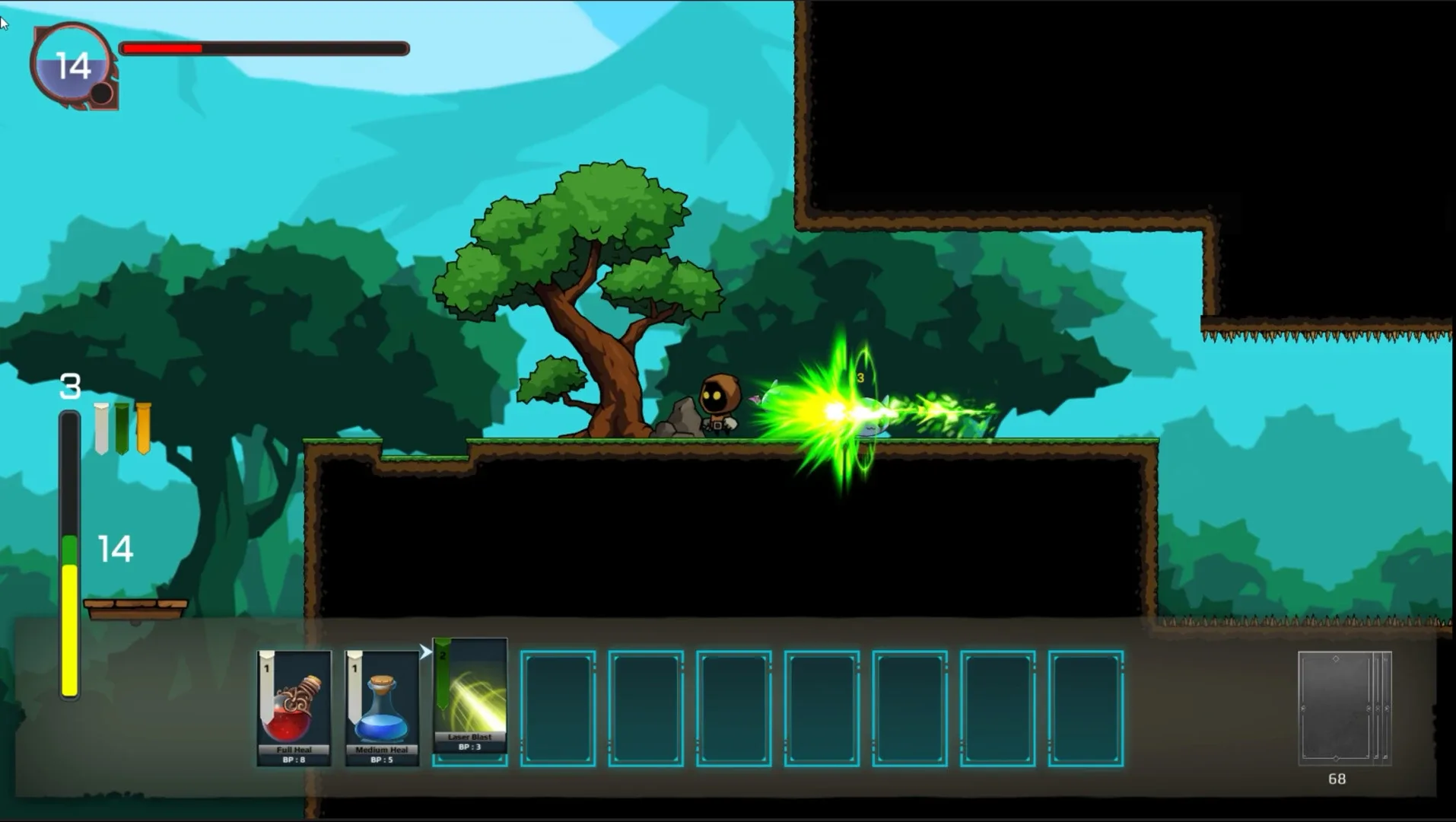Click the quantity banner on the Full Heal card

pyautogui.click(x=267, y=670)
